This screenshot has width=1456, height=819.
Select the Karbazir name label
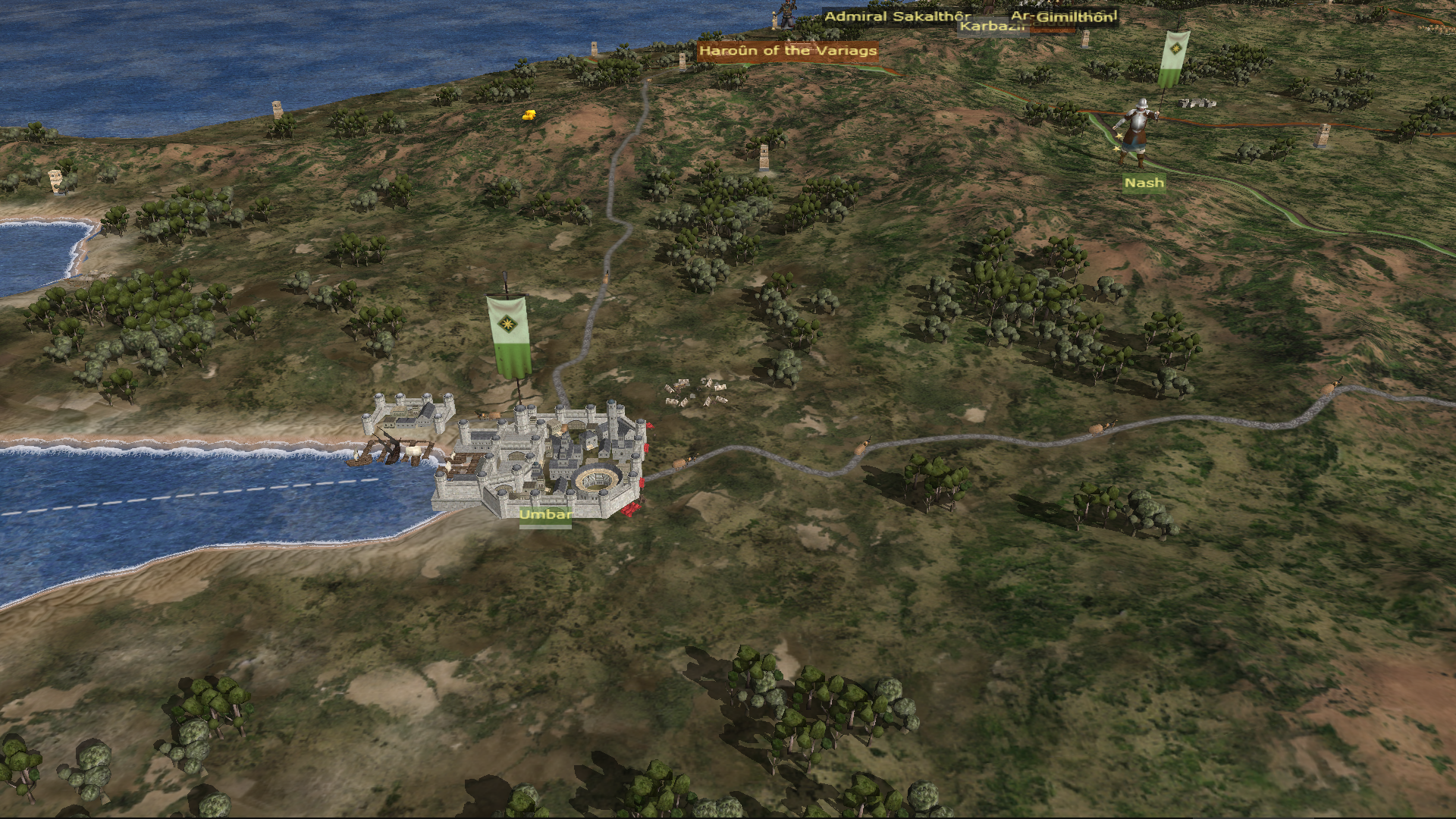990,27
